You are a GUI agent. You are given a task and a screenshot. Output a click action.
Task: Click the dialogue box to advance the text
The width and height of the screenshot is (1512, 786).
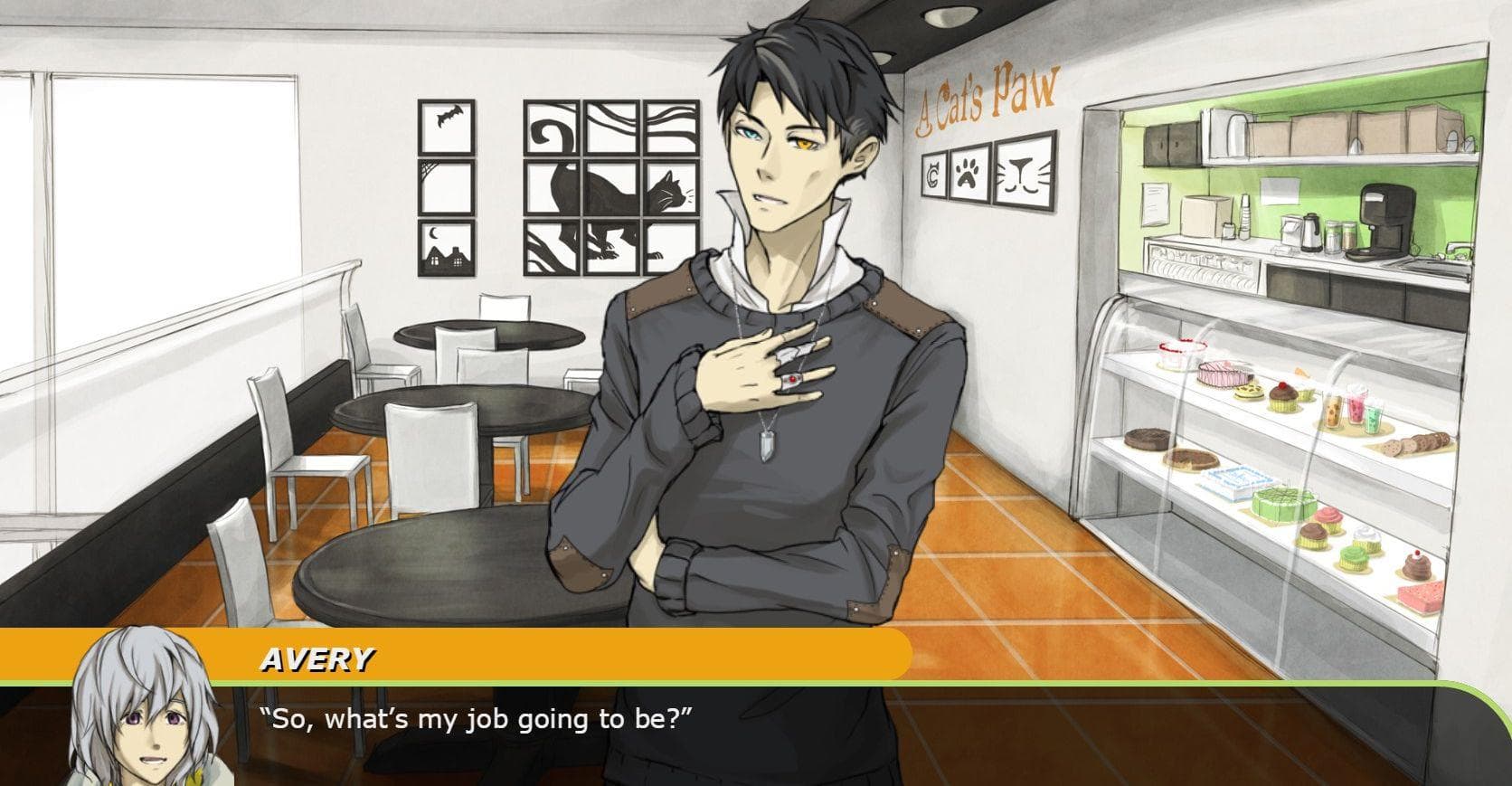(x=814, y=733)
